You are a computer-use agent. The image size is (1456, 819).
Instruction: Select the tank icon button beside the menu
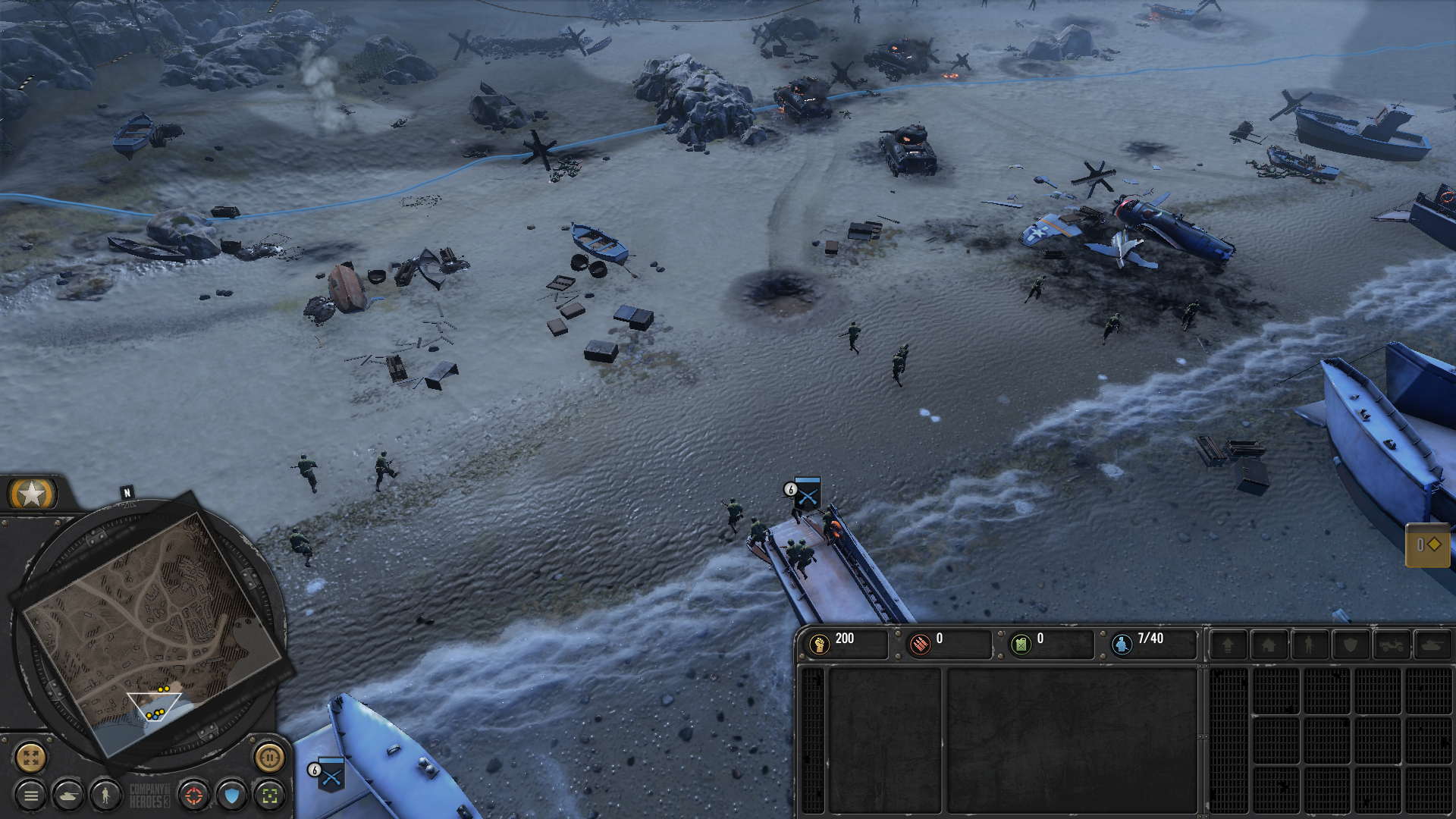click(x=70, y=795)
